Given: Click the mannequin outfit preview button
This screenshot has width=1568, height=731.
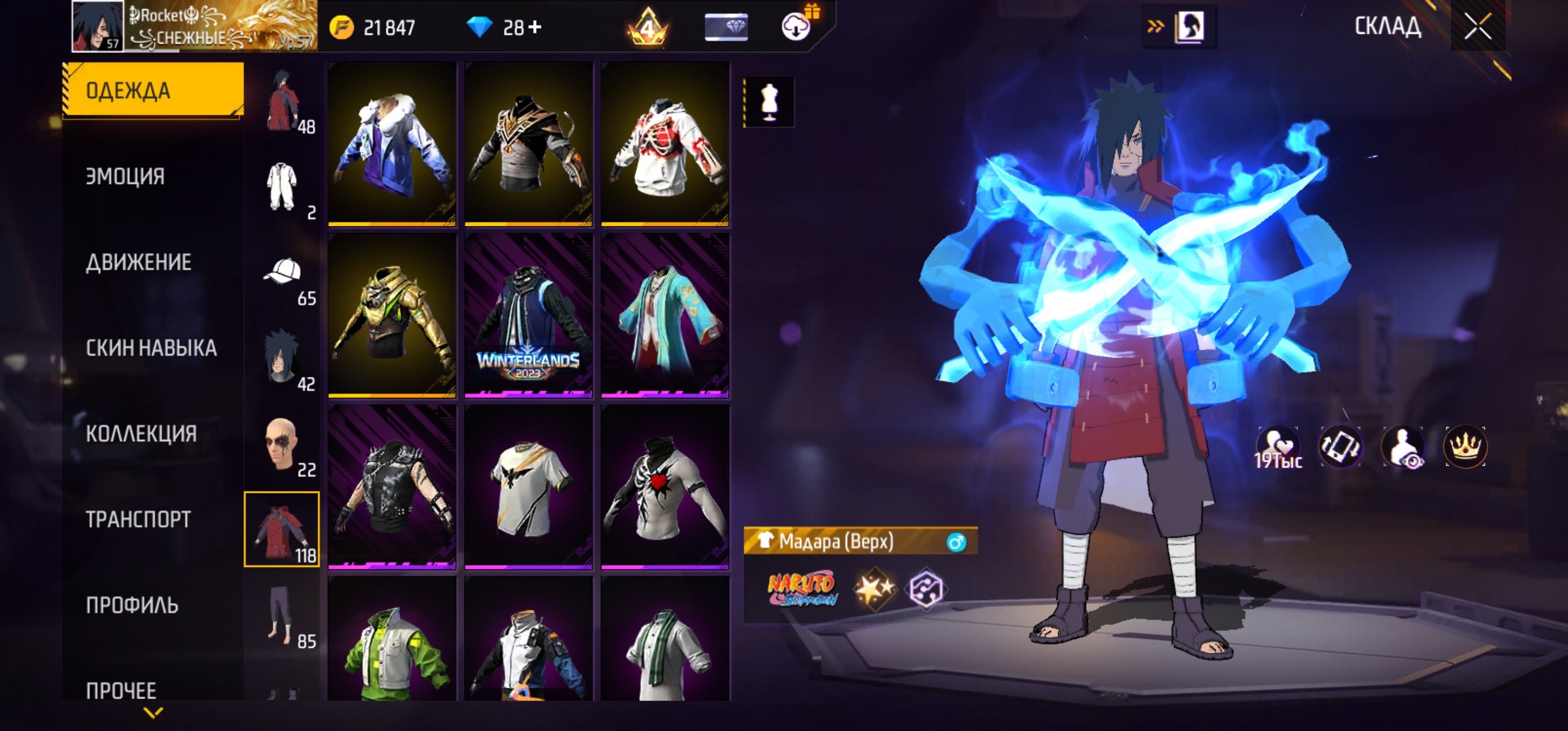Looking at the screenshot, I should click(769, 102).
